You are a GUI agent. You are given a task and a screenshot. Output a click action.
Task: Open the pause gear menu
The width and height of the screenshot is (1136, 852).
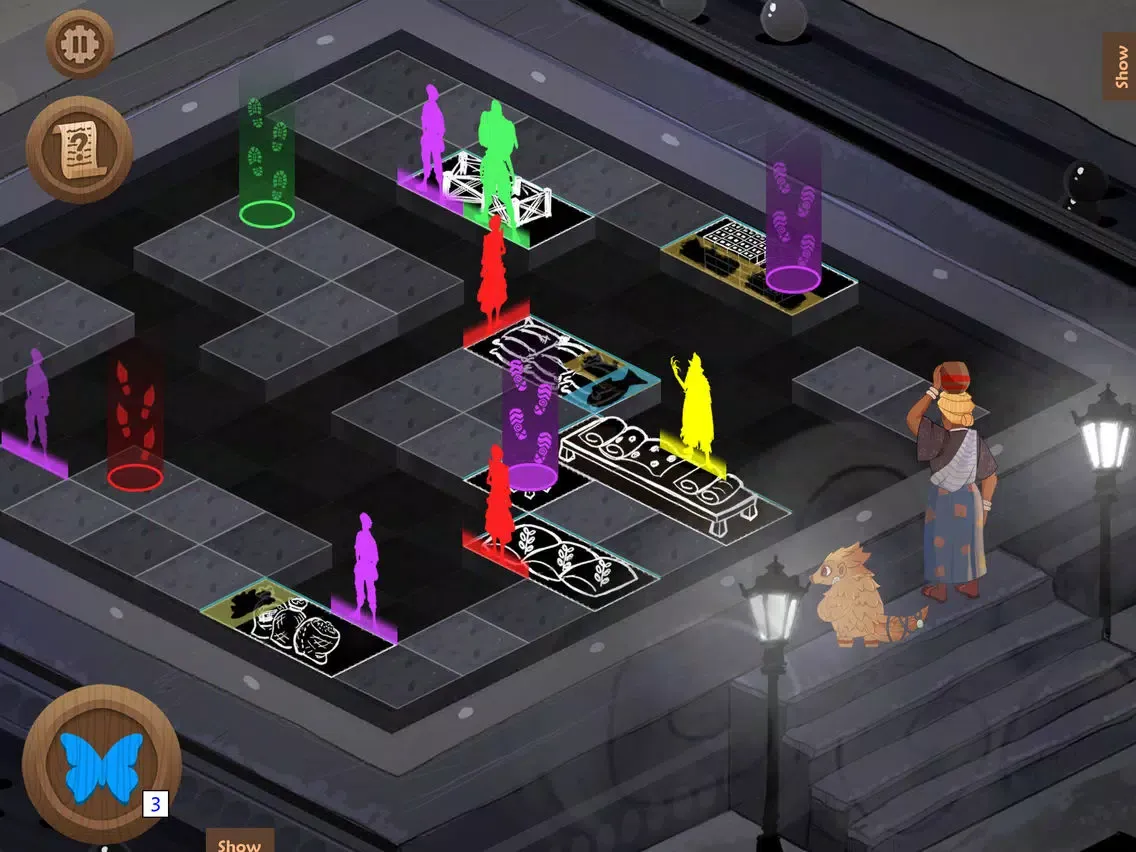point(80,44)
